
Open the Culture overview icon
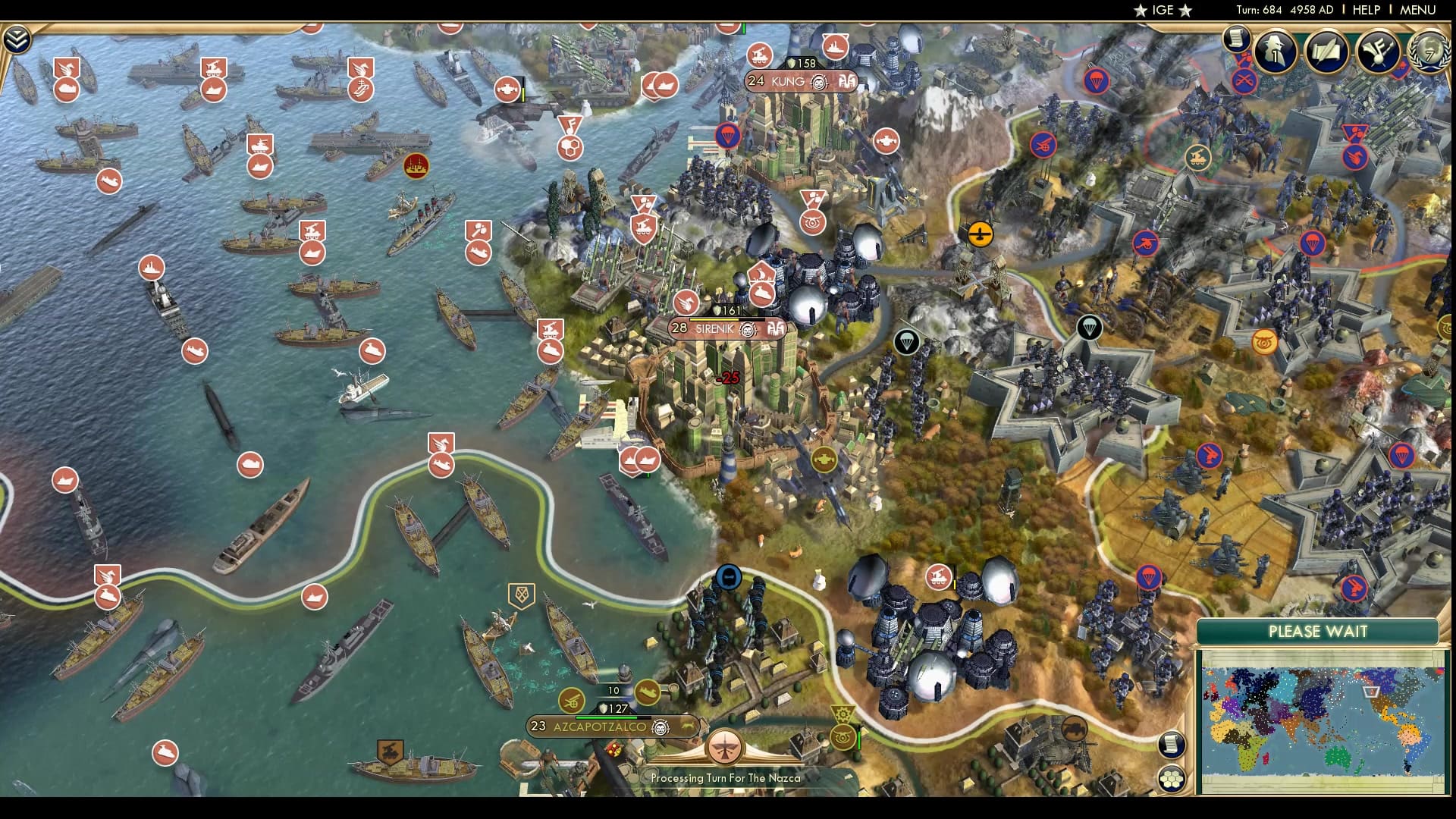(x=1380, y=53)
